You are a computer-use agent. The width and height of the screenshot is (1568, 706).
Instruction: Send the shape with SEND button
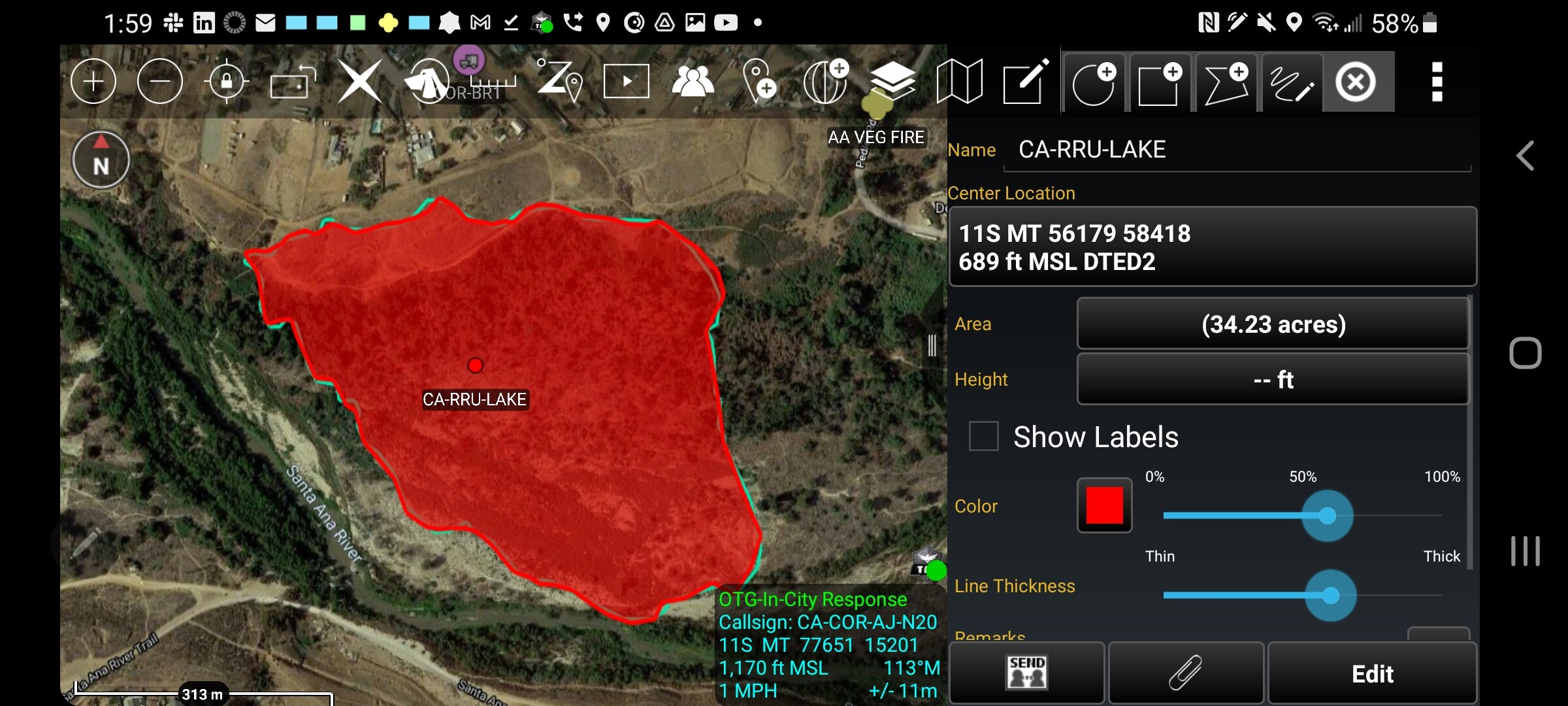pyautogui.click(x=1027, y=673)
